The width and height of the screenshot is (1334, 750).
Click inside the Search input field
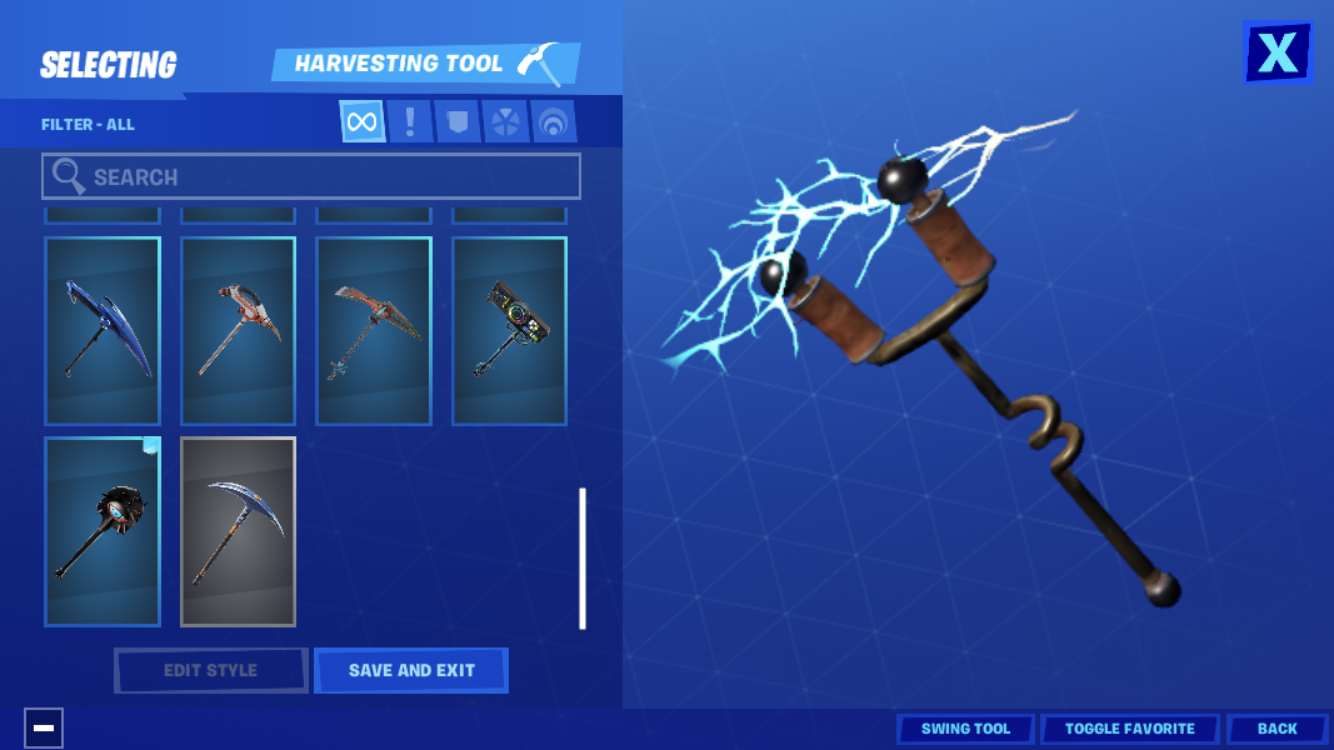(x=310, y=176)
